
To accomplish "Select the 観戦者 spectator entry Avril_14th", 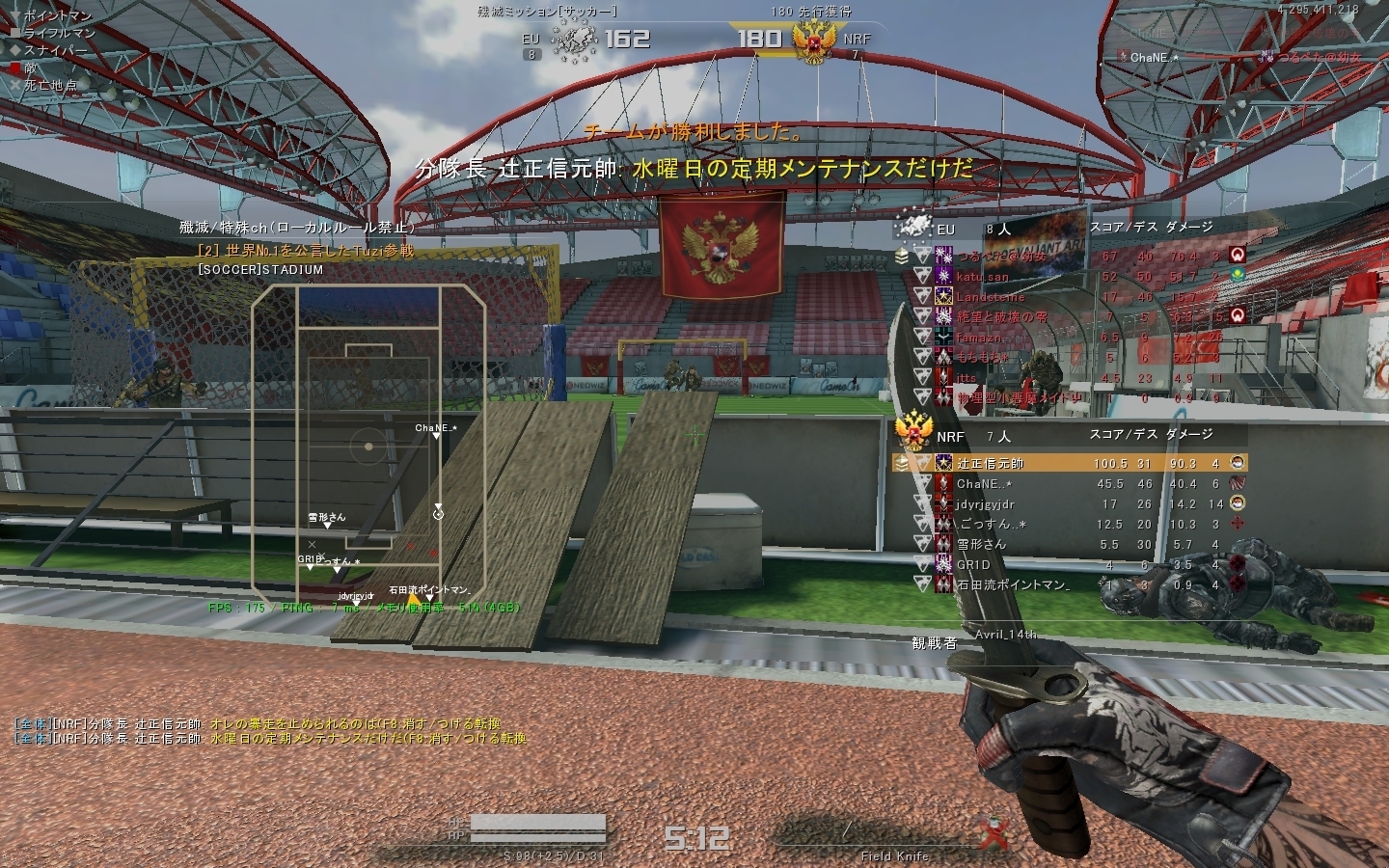I will coord(1005,635).
